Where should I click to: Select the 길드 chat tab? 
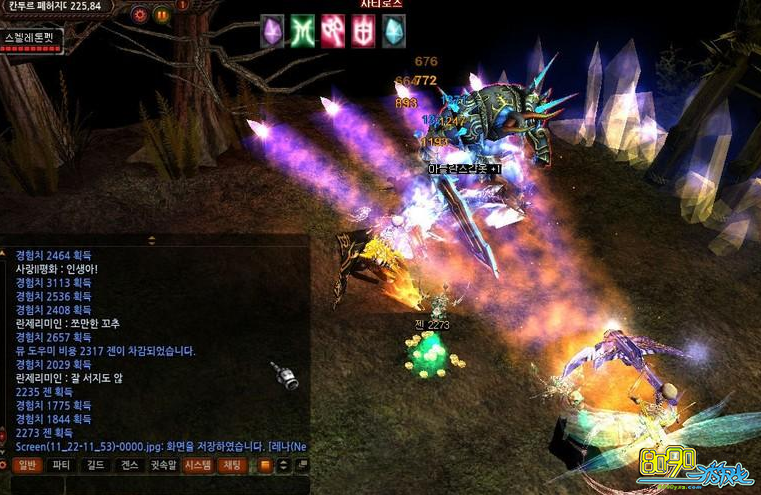(x=95, y=465)
